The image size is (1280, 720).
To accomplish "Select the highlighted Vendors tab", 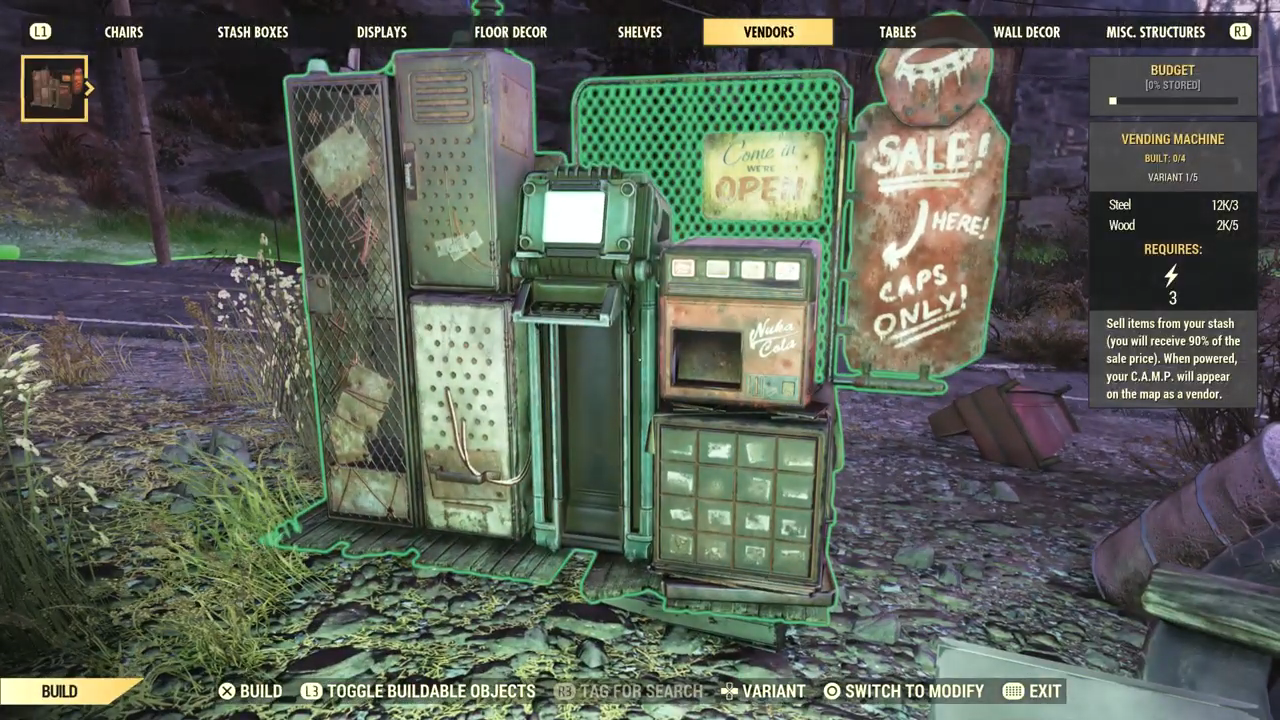I will tap(768, 32).
